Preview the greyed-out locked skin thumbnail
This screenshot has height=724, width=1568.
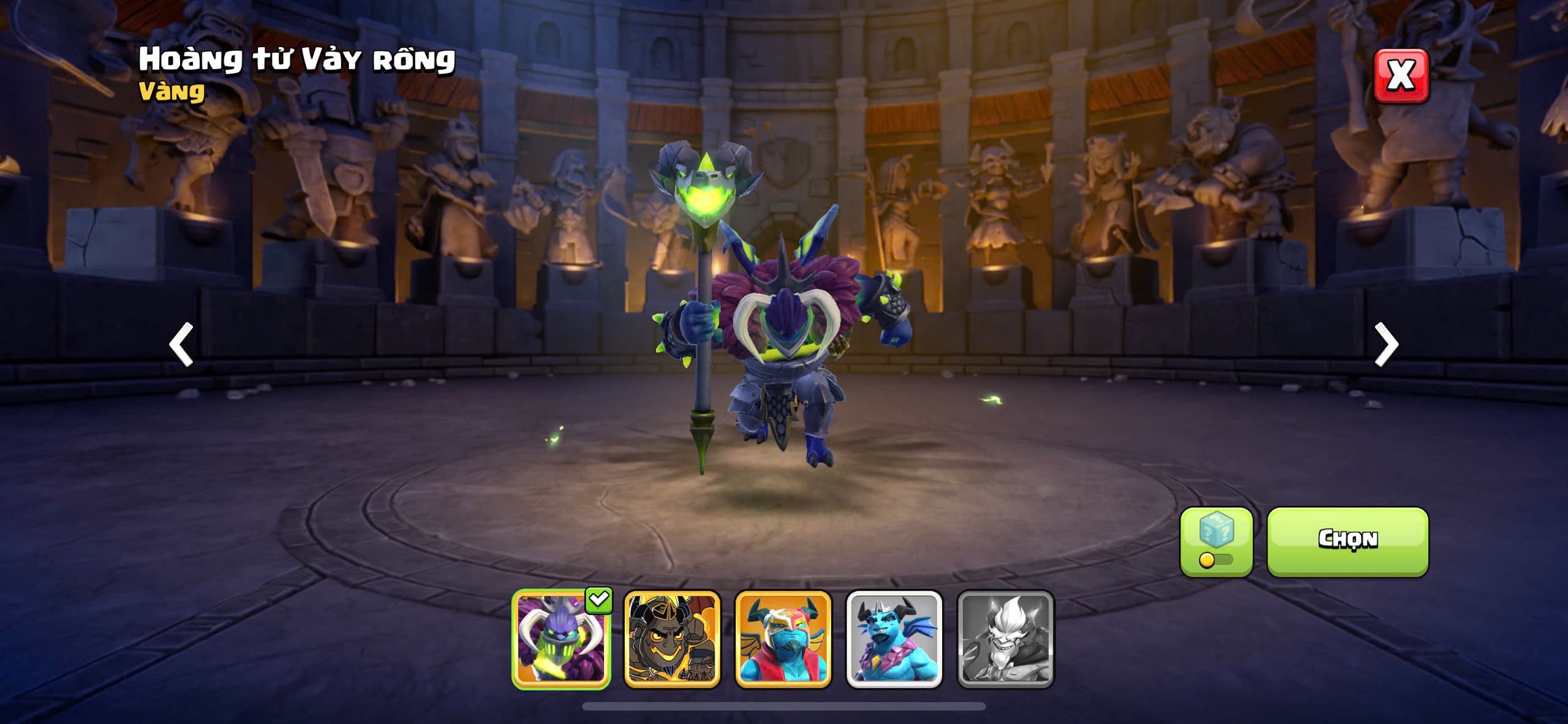pos(1005,639)
